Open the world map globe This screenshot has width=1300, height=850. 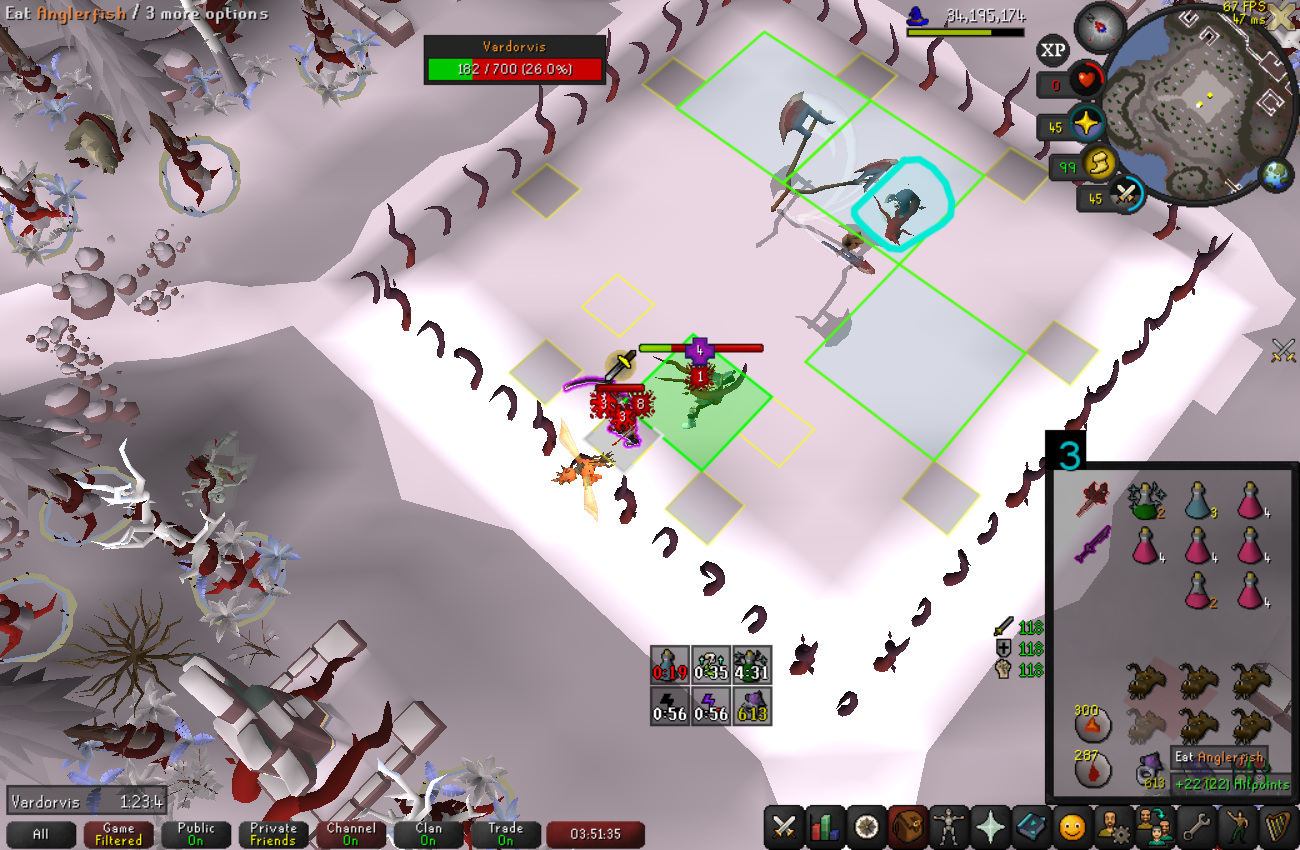(1274, 174)
